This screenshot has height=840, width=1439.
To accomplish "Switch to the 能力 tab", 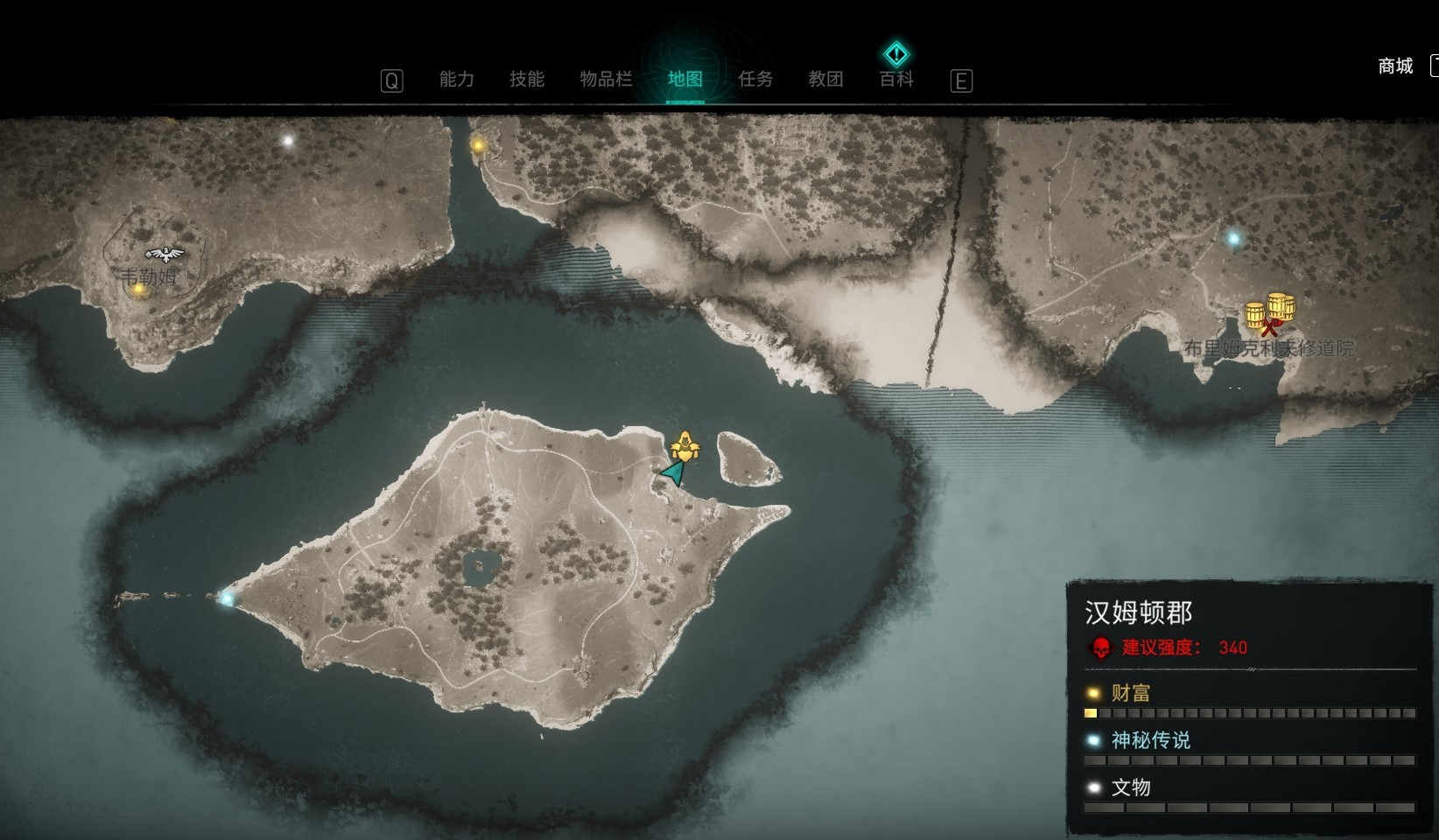I will (x=456, y=80).
